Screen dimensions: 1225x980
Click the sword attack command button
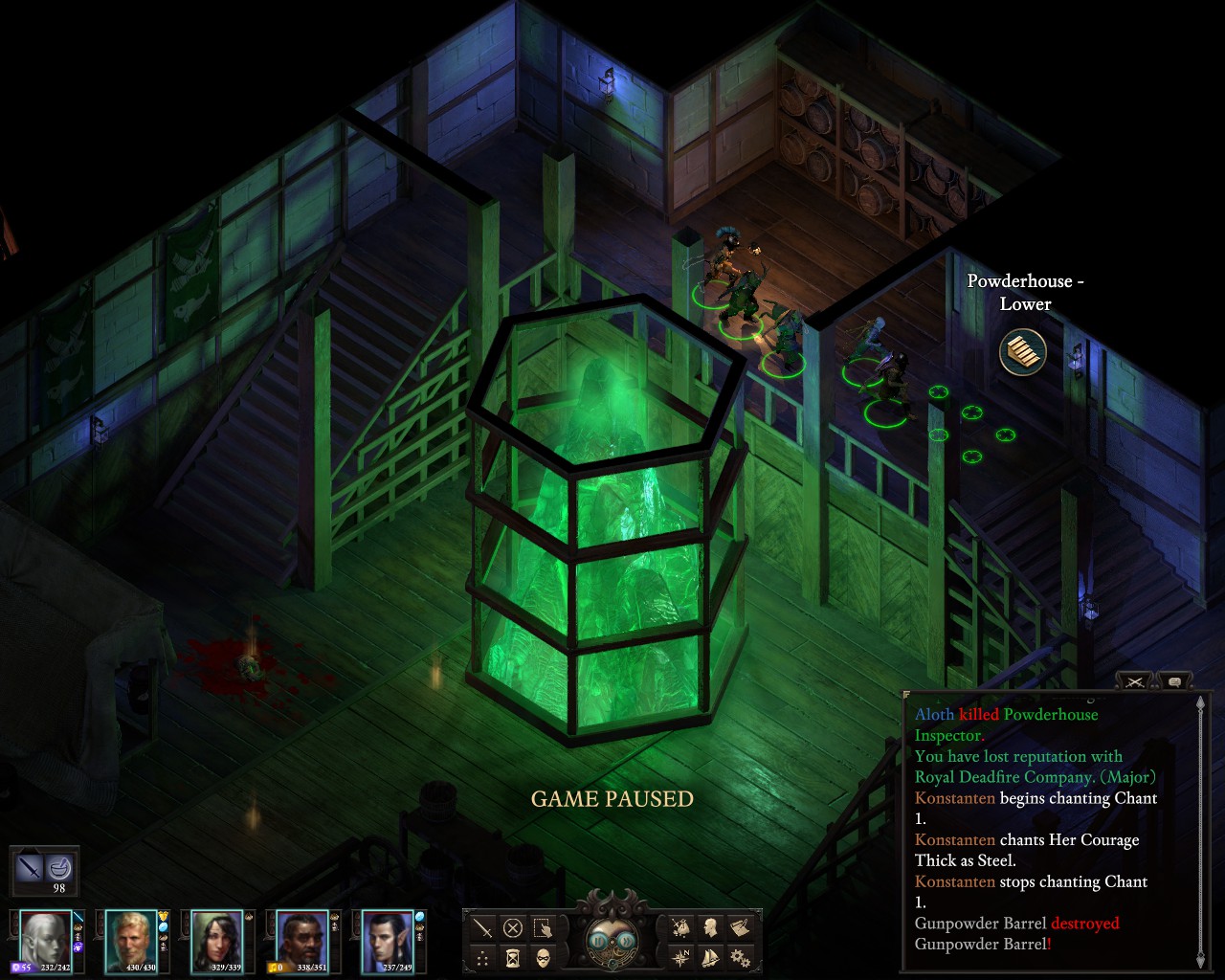click(x=483, y=927)
